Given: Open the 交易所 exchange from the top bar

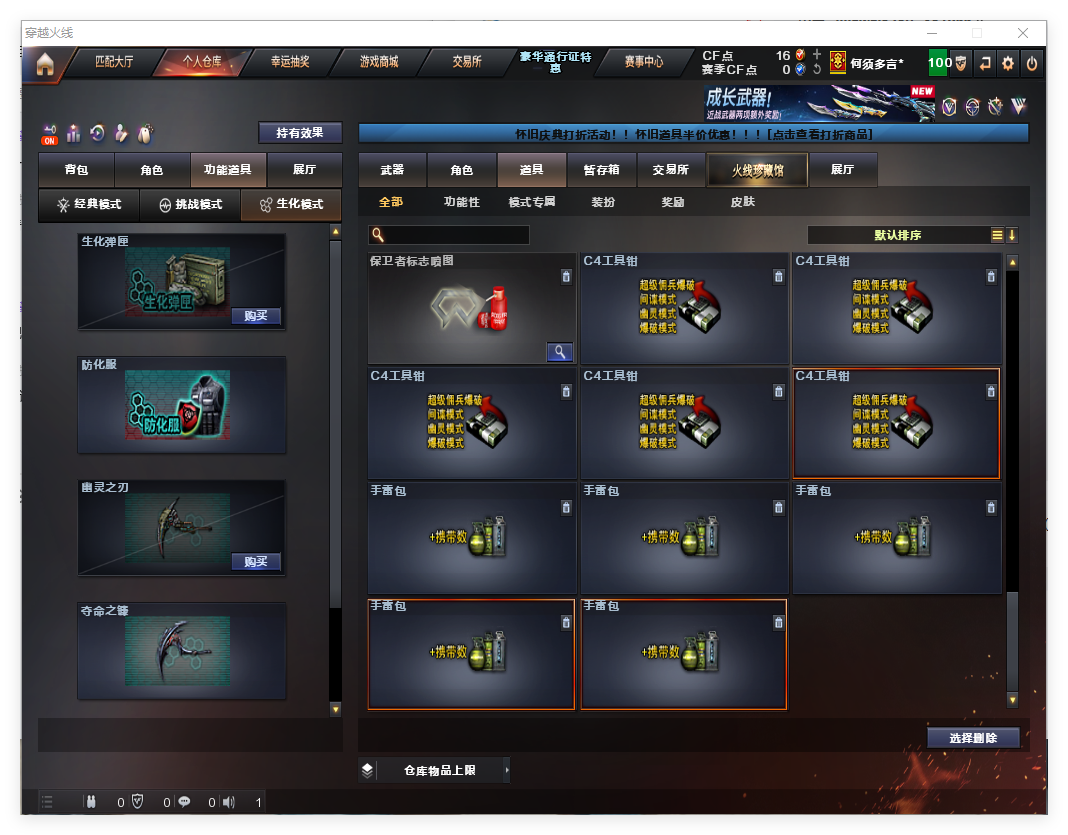Looking at the screenshot, I should click(x=466, y=62).
